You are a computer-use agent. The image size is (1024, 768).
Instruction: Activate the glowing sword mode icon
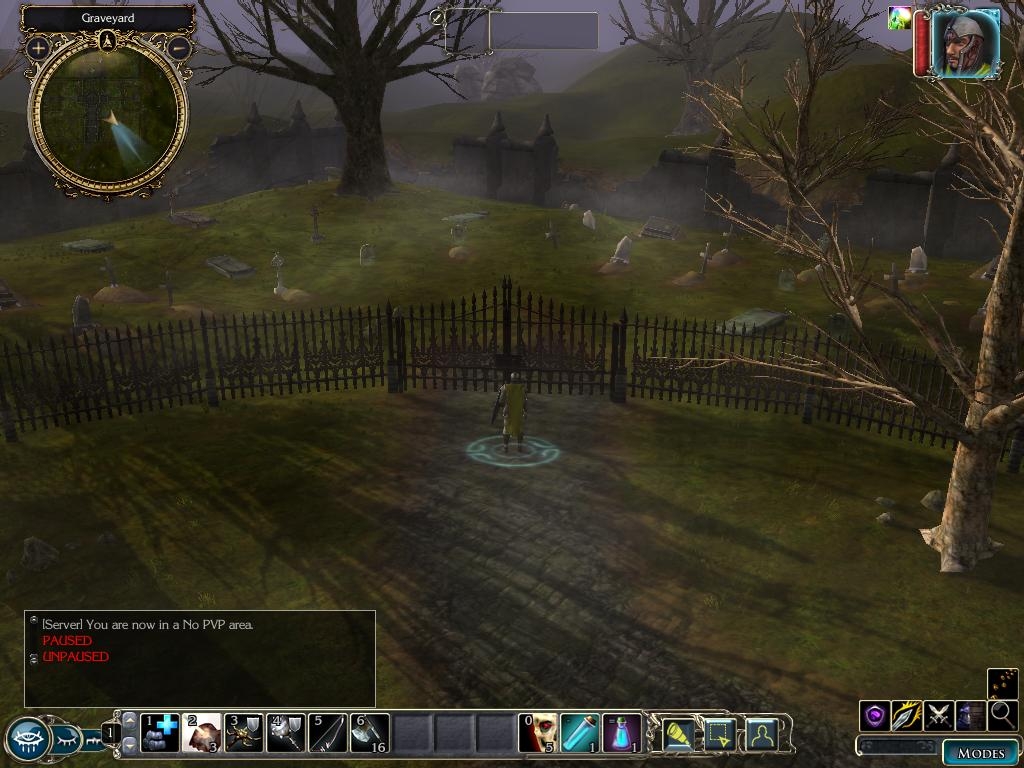(907, 715)
